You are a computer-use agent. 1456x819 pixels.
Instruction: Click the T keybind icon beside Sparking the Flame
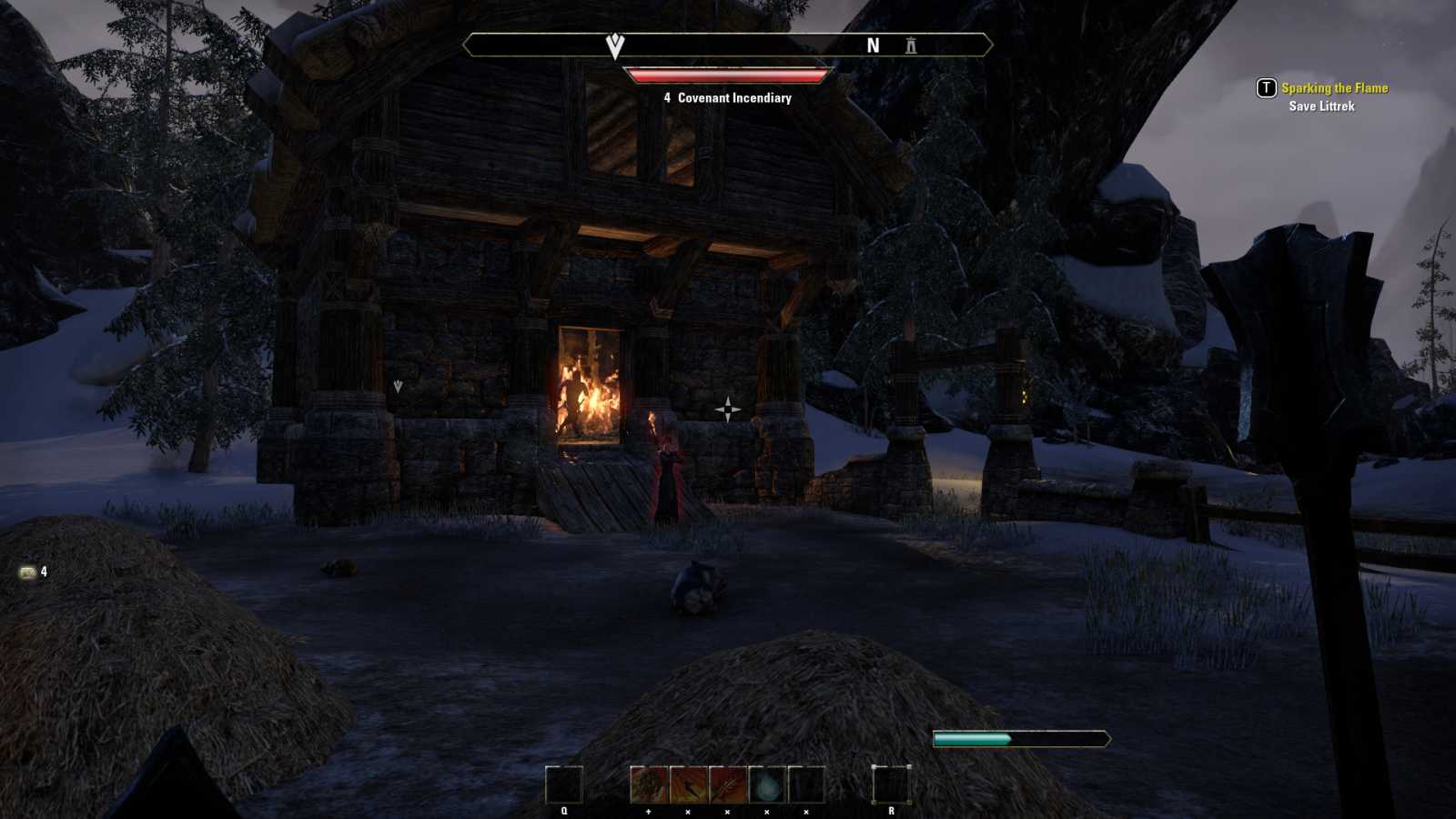(1264, 89)
